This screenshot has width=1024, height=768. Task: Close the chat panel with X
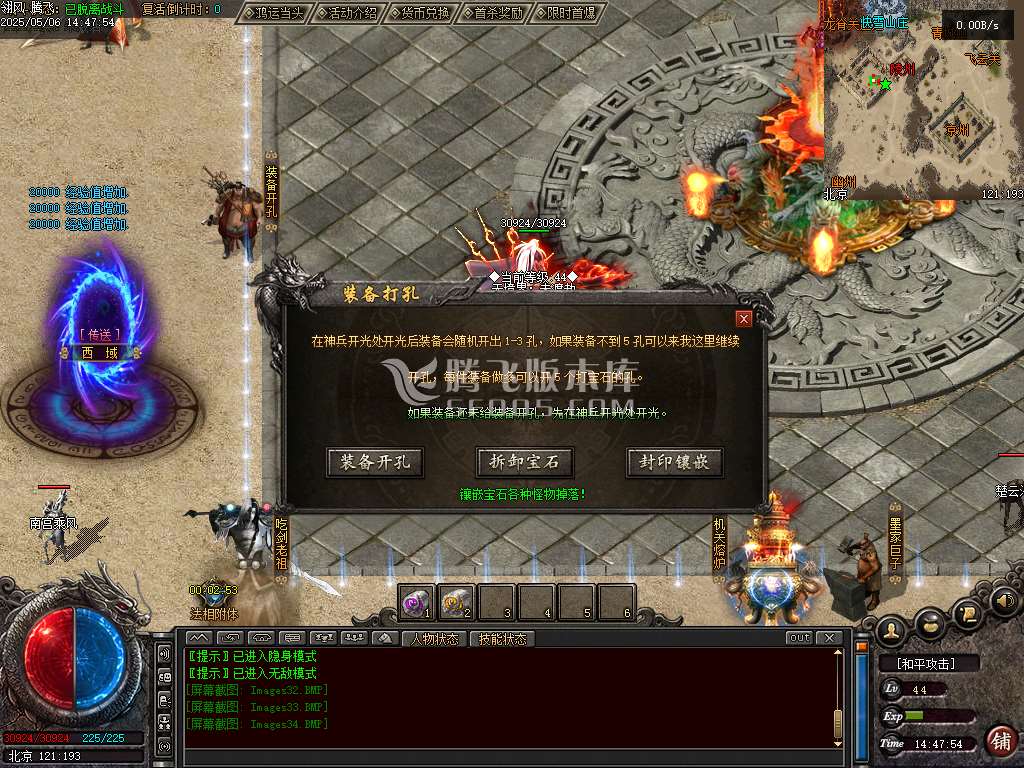pos(828,638)
